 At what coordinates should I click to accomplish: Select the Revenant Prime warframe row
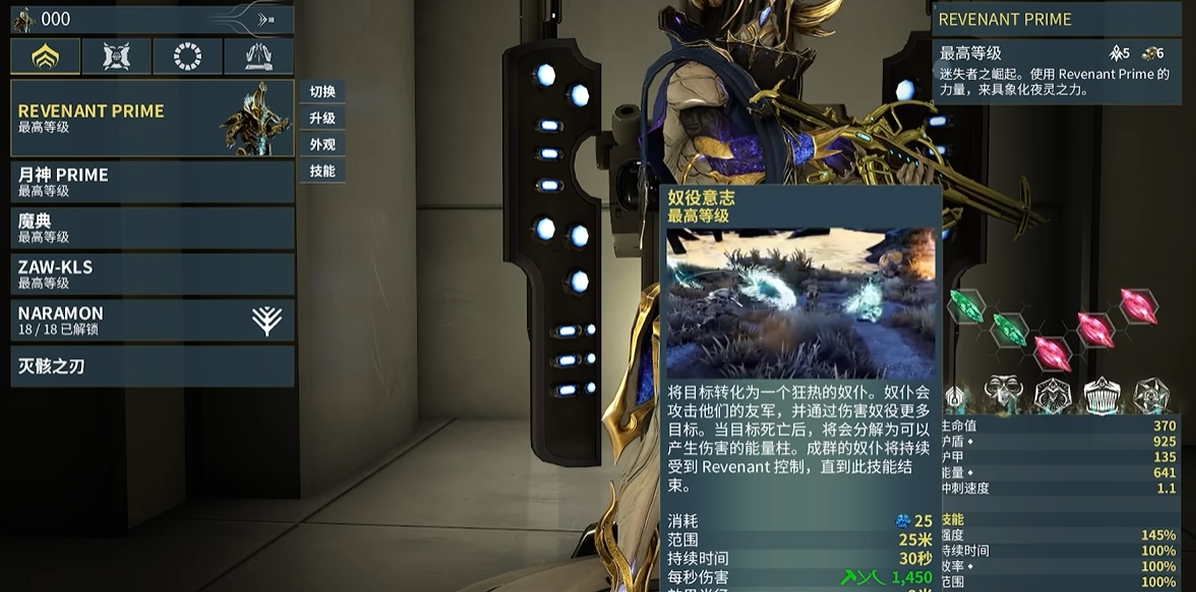152,118
